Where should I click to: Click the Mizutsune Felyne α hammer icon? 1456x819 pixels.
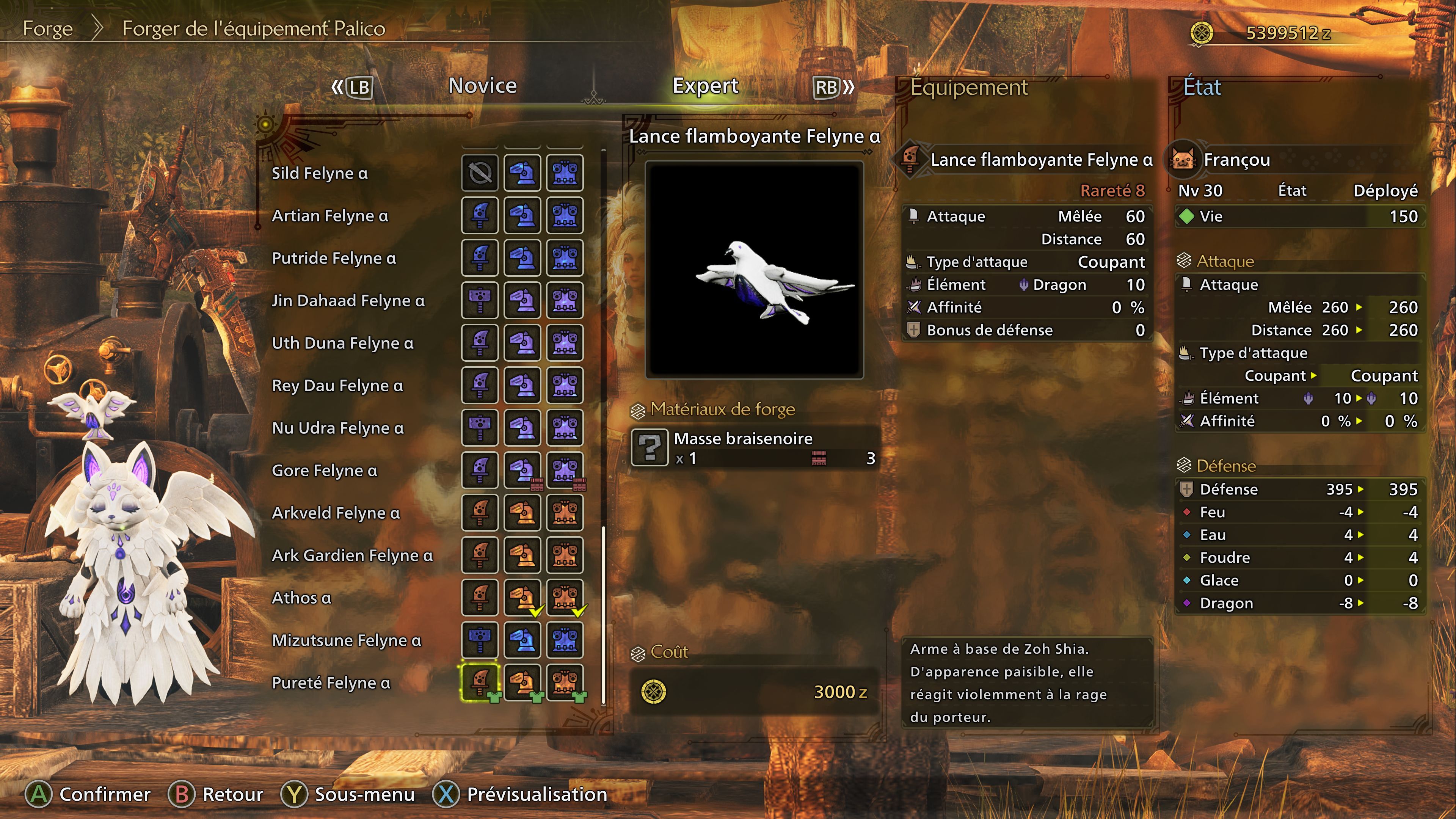tap(480, 640)
